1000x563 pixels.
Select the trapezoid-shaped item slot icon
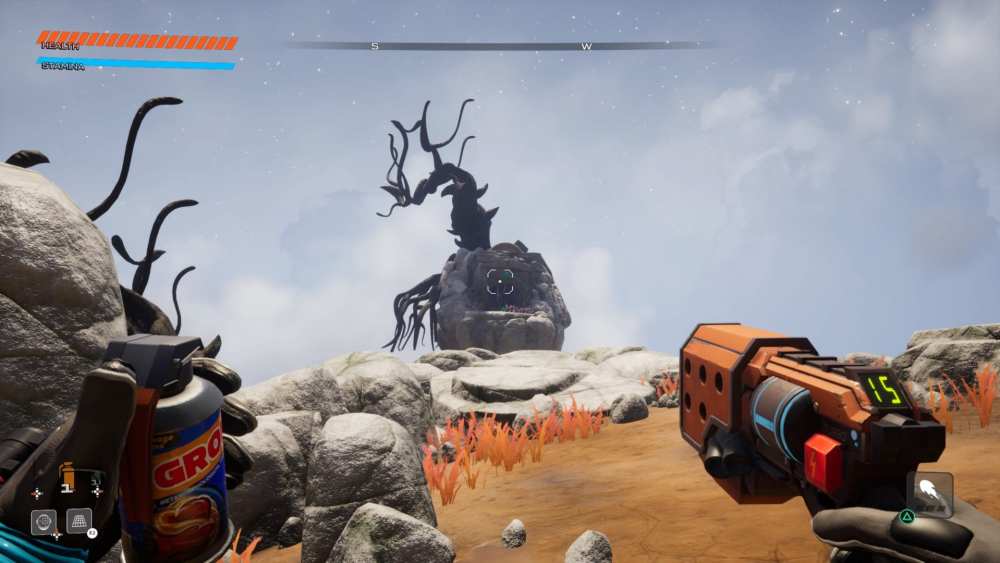[79, 521]
